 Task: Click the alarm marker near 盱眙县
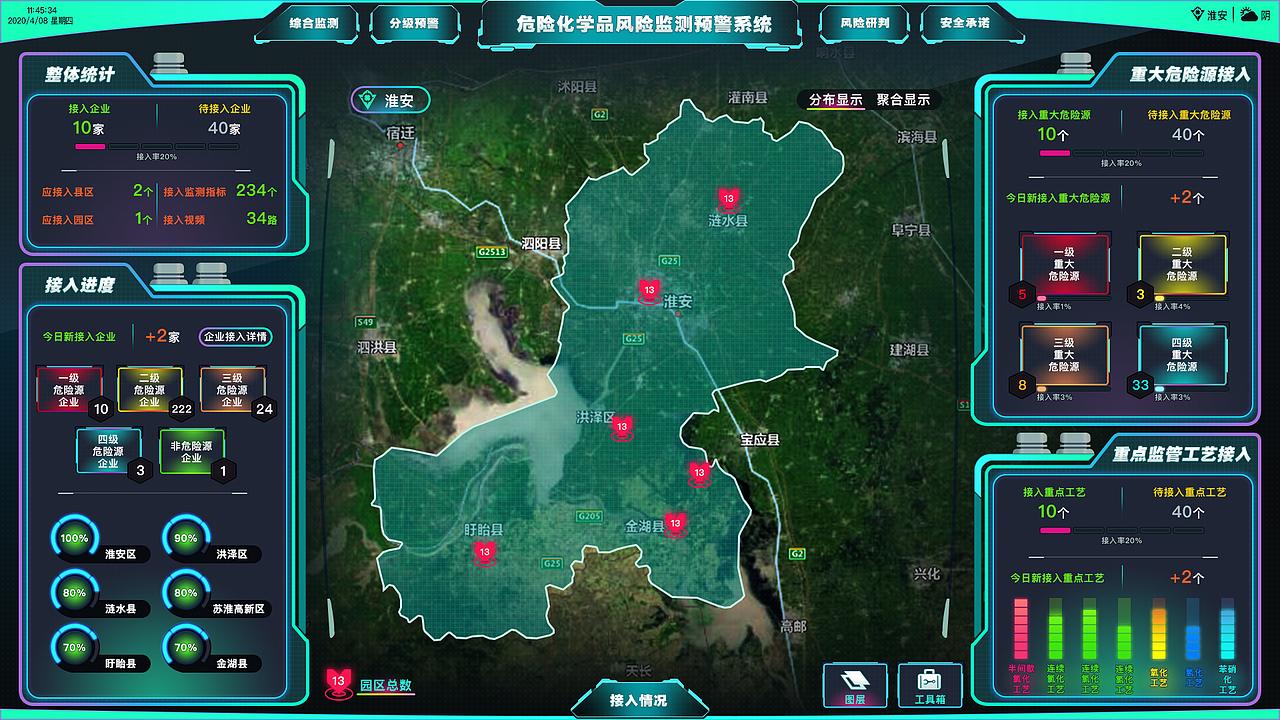click(x=484, y=550)
